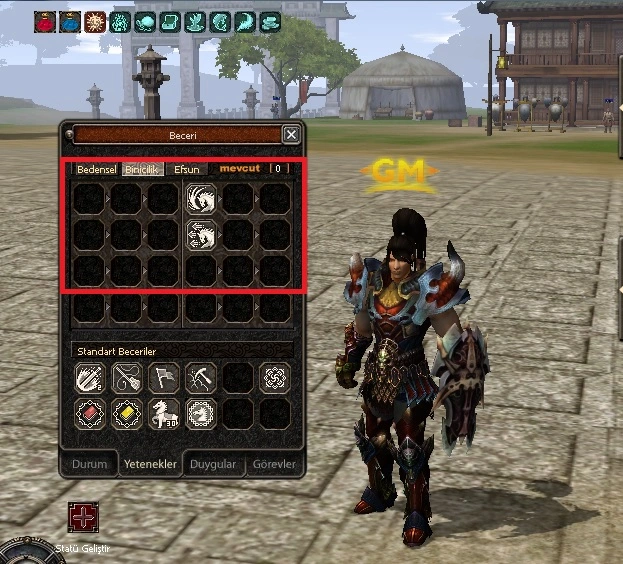Click the blue potion buff icon
623x564 pixels.
click(x=70, y=21)
